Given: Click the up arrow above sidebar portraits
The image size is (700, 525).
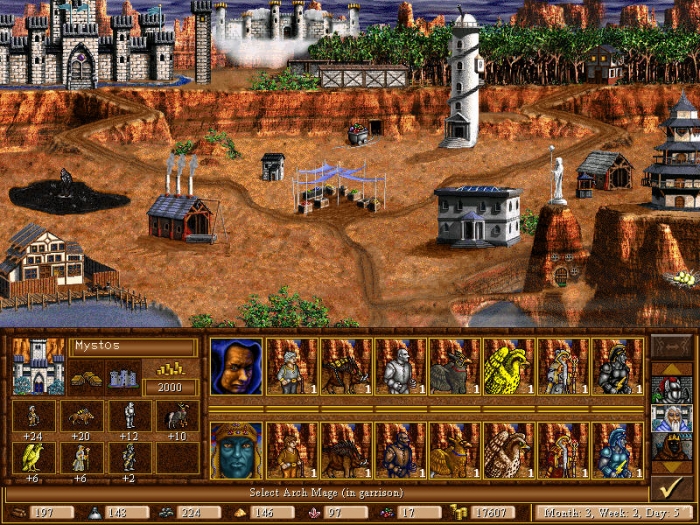Looking at the screenshot, I should coord(668,369).
